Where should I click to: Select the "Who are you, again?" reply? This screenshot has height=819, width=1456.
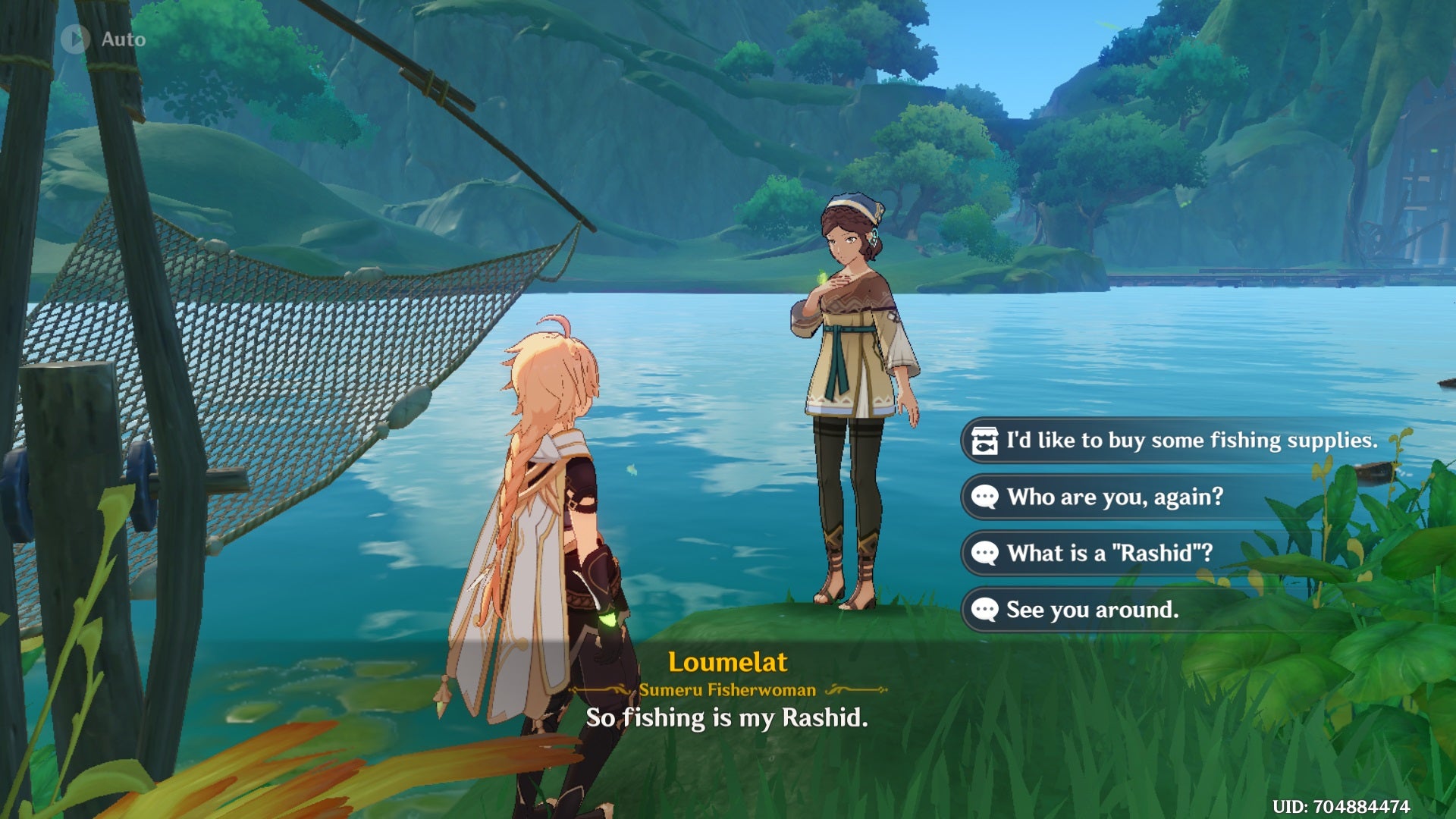click(1115, 497)
